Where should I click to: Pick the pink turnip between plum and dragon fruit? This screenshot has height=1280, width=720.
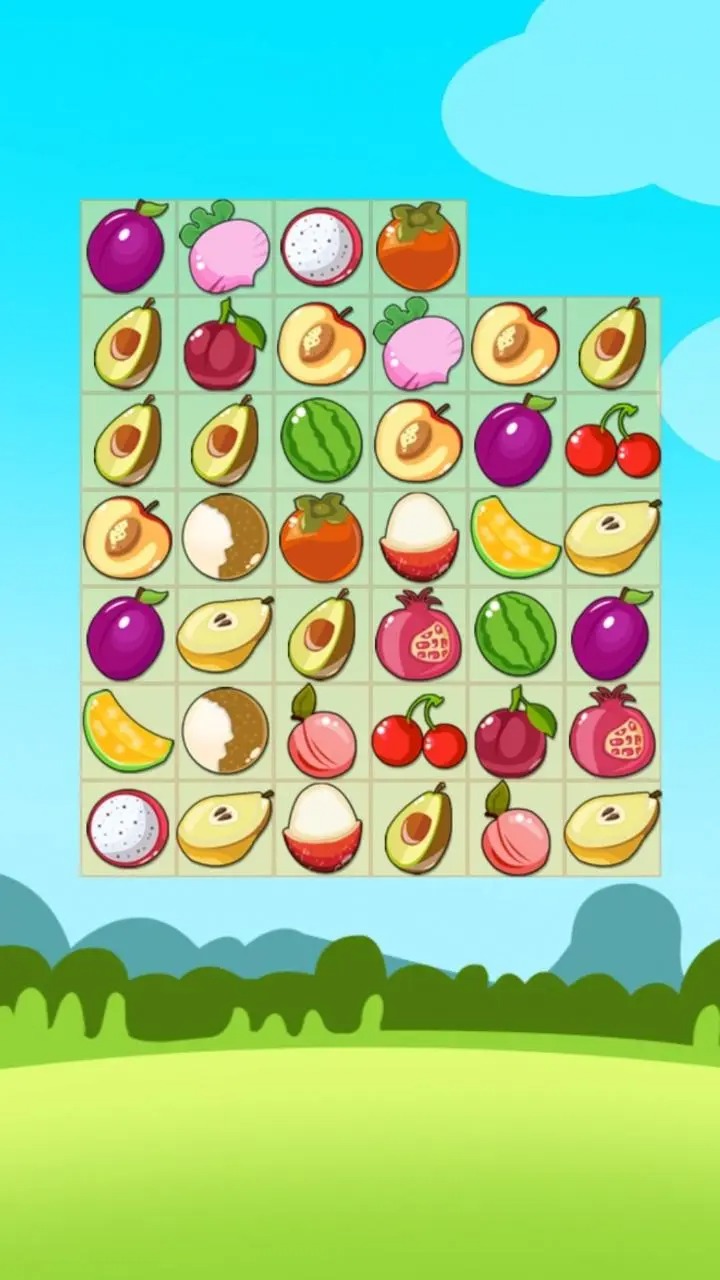tap(224, 247)
